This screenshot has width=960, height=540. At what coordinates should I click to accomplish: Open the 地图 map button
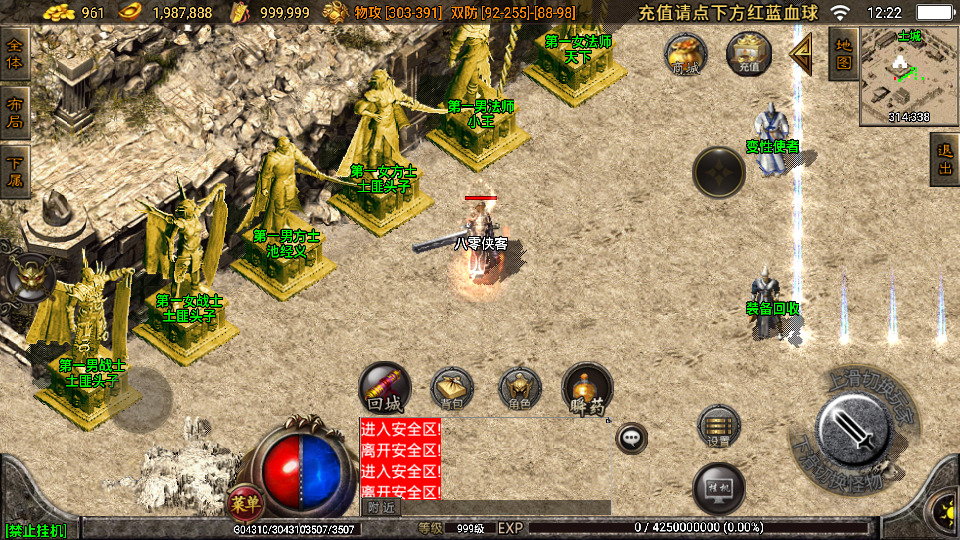tap(843, 53)
